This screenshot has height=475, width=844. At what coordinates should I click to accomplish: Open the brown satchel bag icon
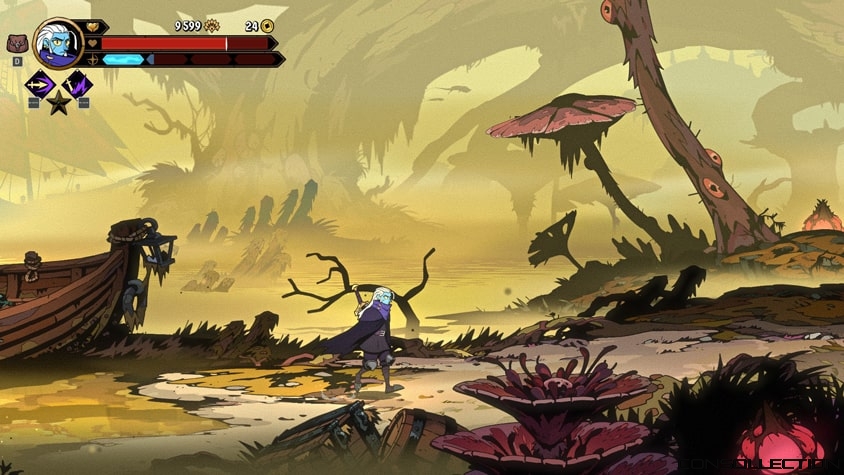(17, 44)
